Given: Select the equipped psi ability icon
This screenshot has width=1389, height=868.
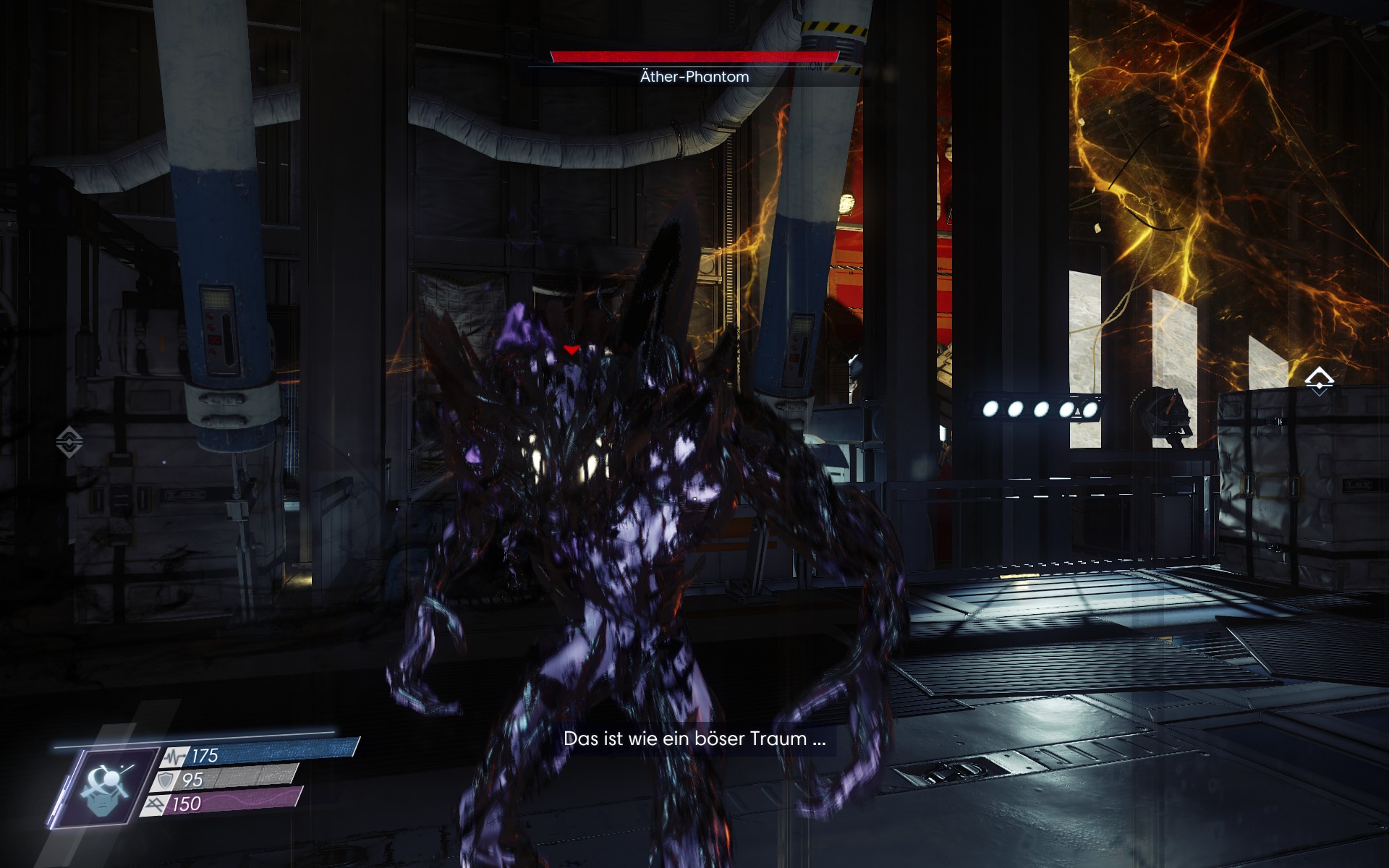Looking at the screenshot, I should tap(107, 788).
